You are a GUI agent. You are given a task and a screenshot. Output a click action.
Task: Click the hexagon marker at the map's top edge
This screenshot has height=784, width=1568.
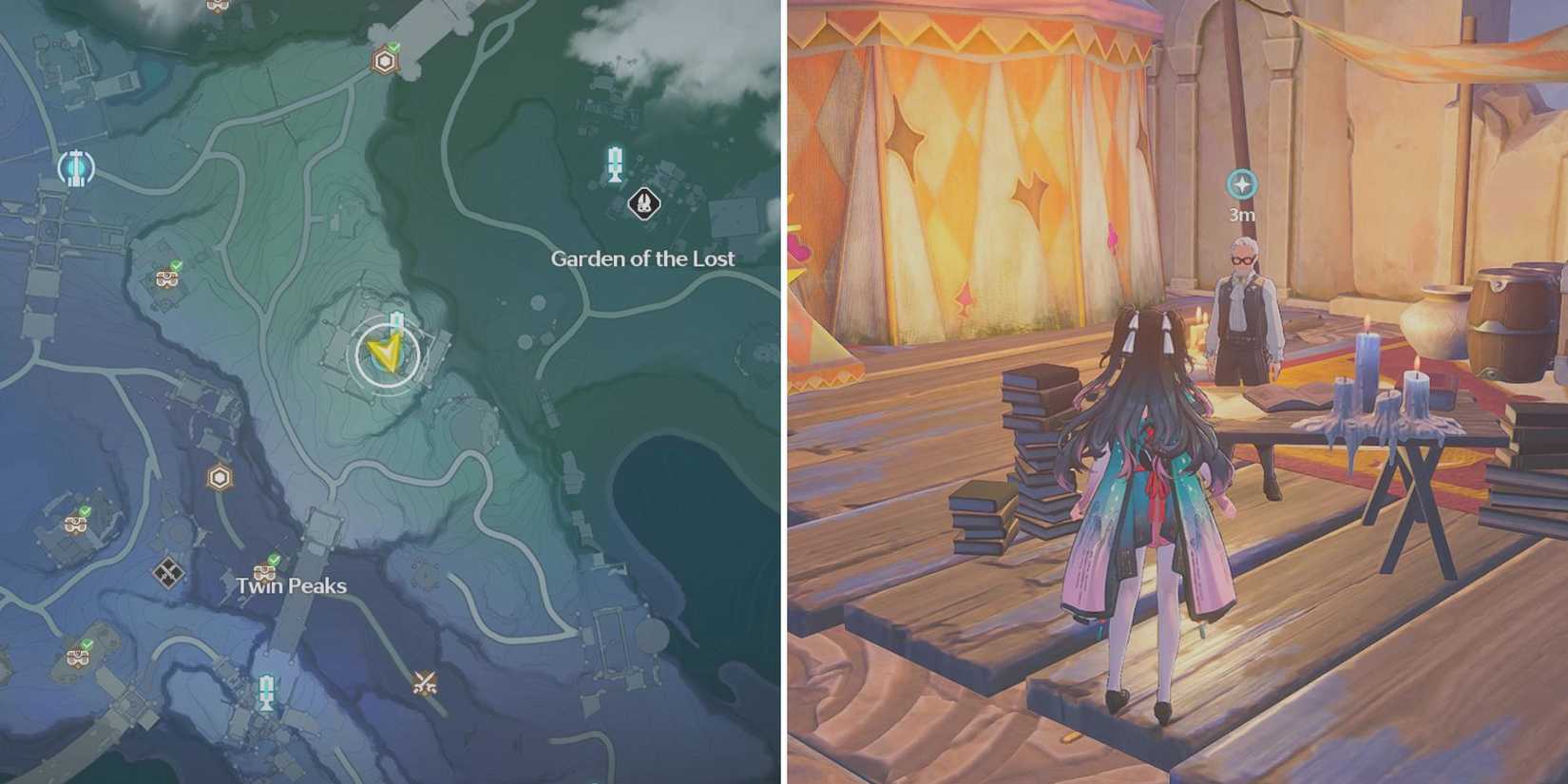[384, 61]
